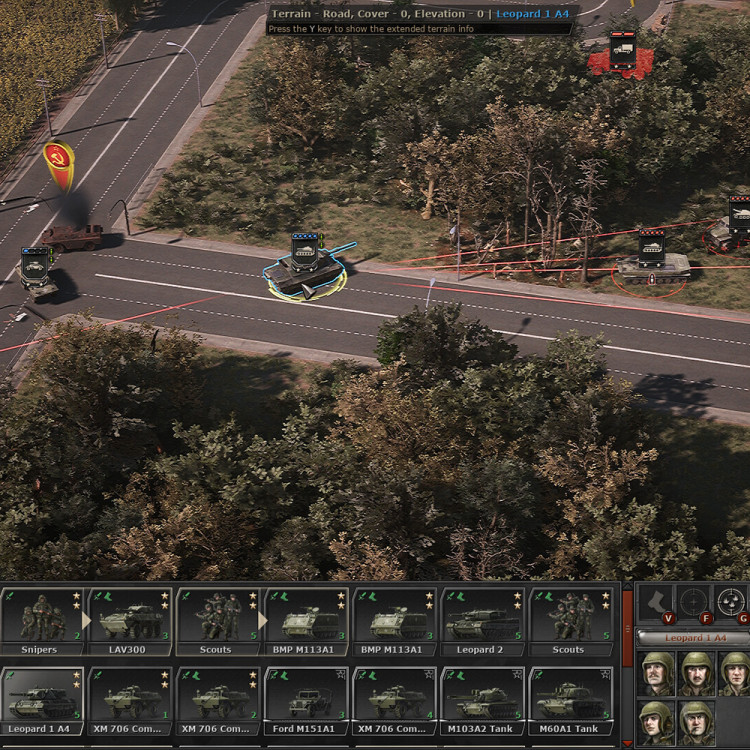The width and height of the screenshot is (750, 750).
Task: Activate the circular command icon marked G
Action: click(x=733, y=602)
